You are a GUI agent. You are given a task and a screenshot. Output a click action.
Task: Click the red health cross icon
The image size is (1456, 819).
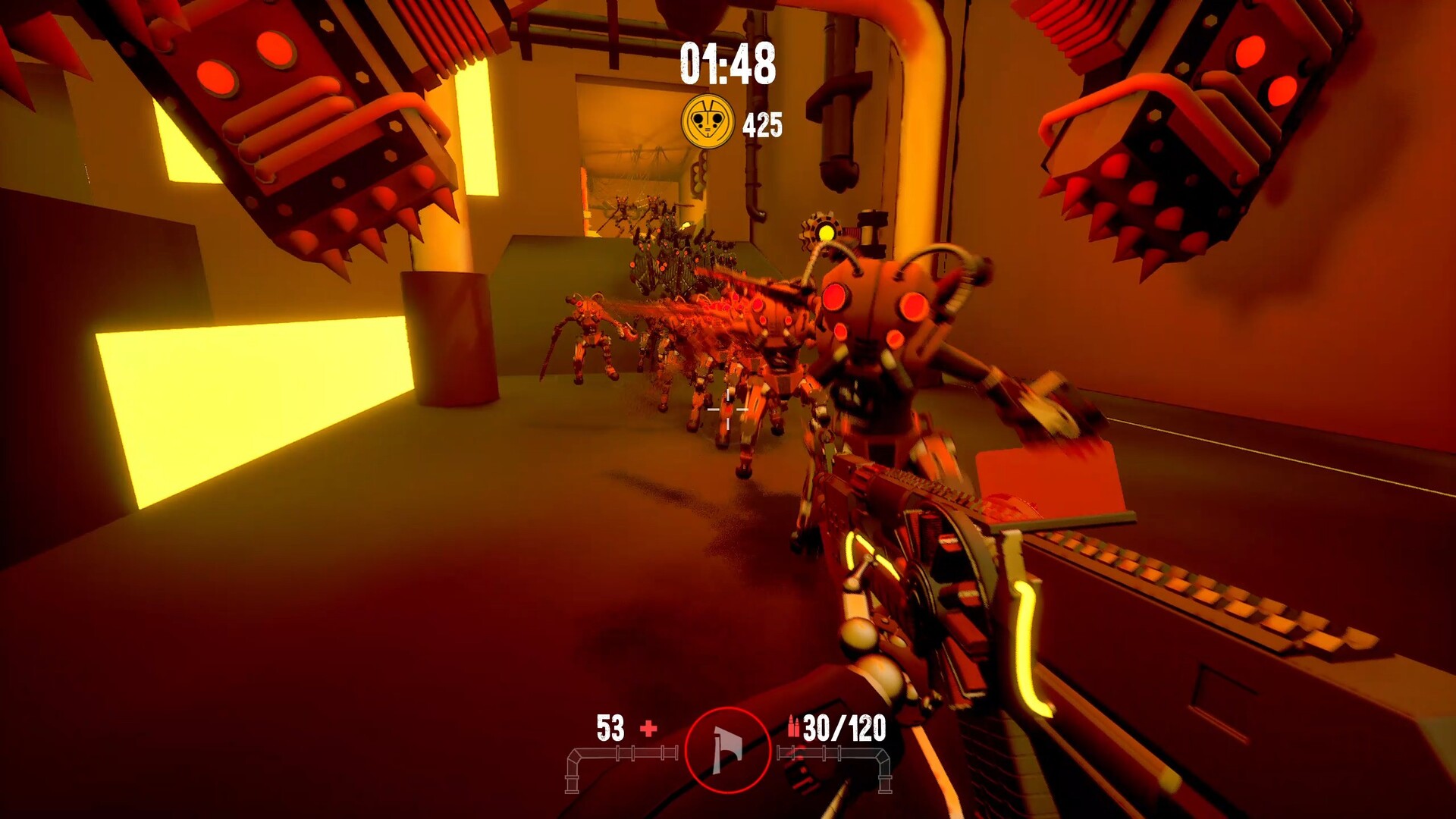point(648,730)
